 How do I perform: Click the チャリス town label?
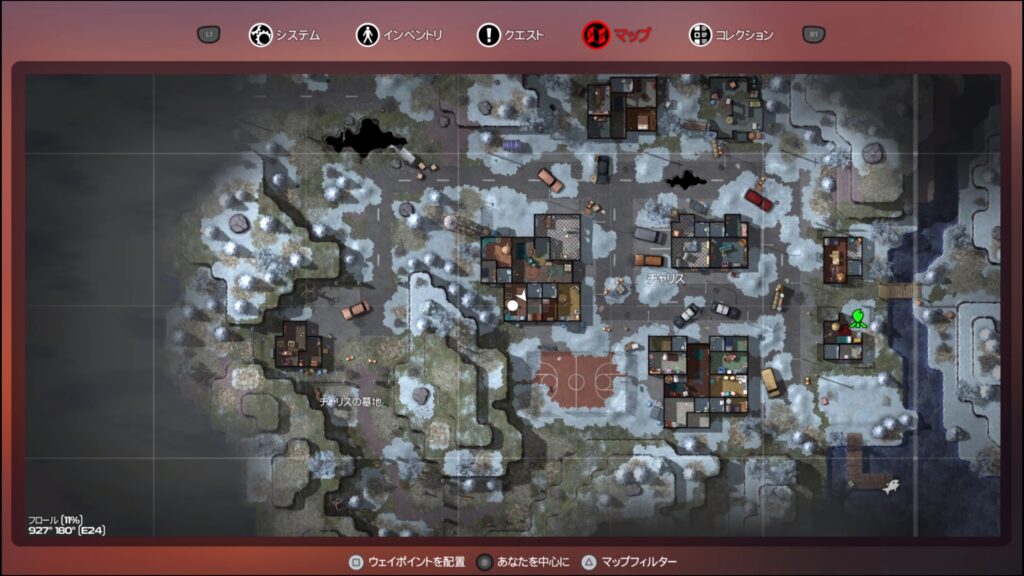(666, 279)
